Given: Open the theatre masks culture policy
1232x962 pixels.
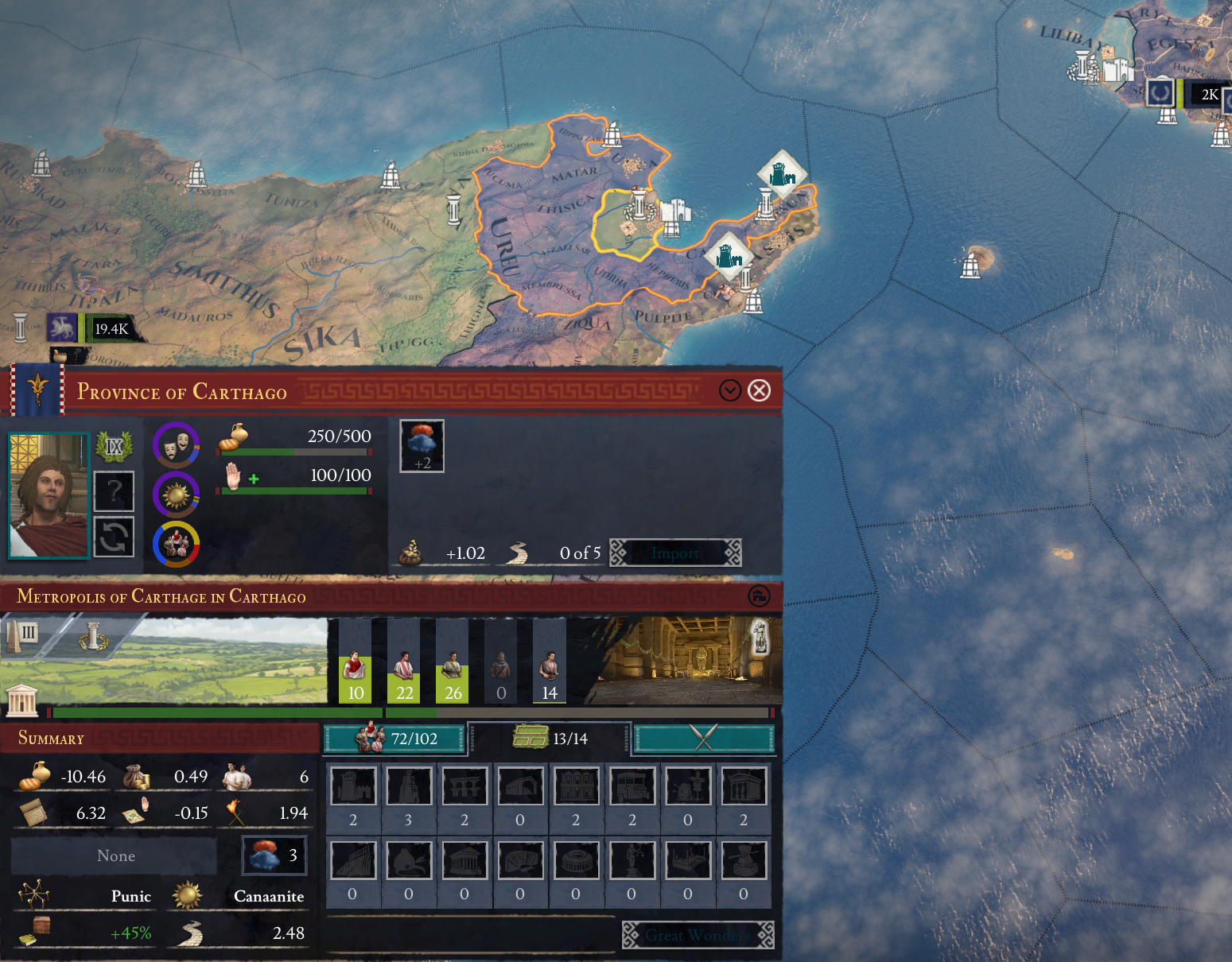Looking at the screenshot, I should (176, 444).
